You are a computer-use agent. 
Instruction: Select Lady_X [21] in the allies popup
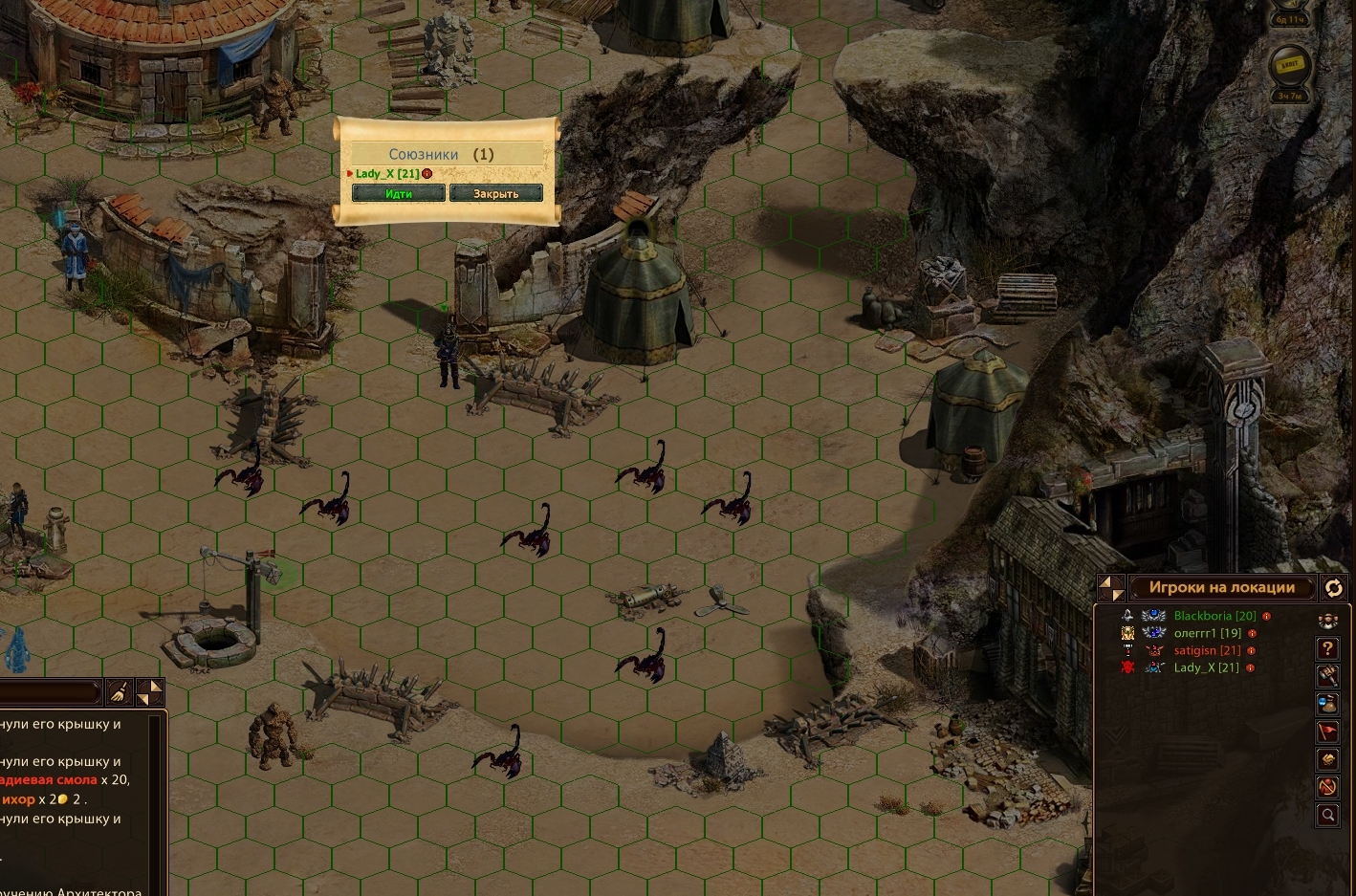(387, 173)
